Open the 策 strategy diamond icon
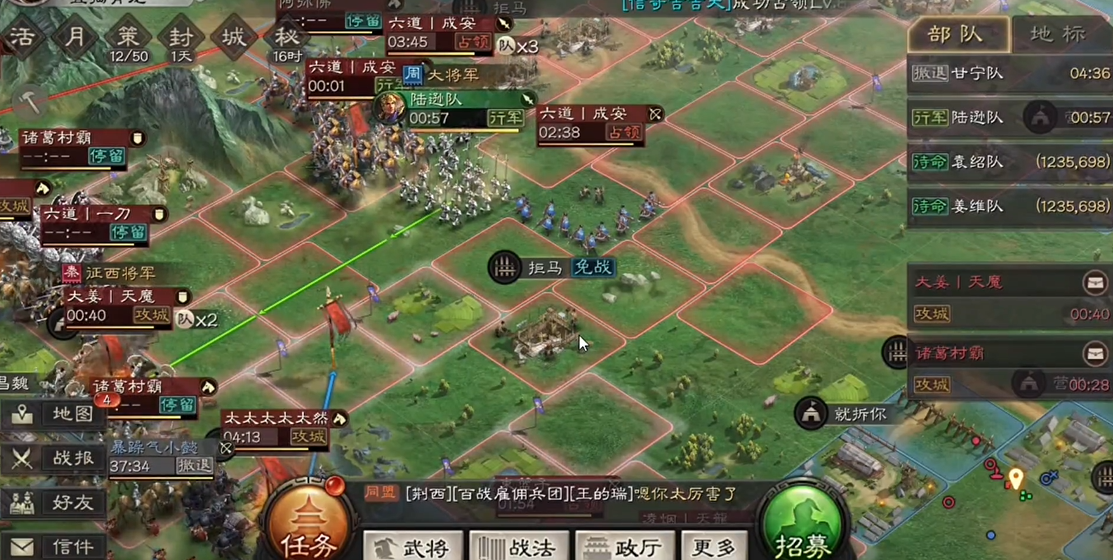This screenshot has height=560, width=1113. point(128,38)
